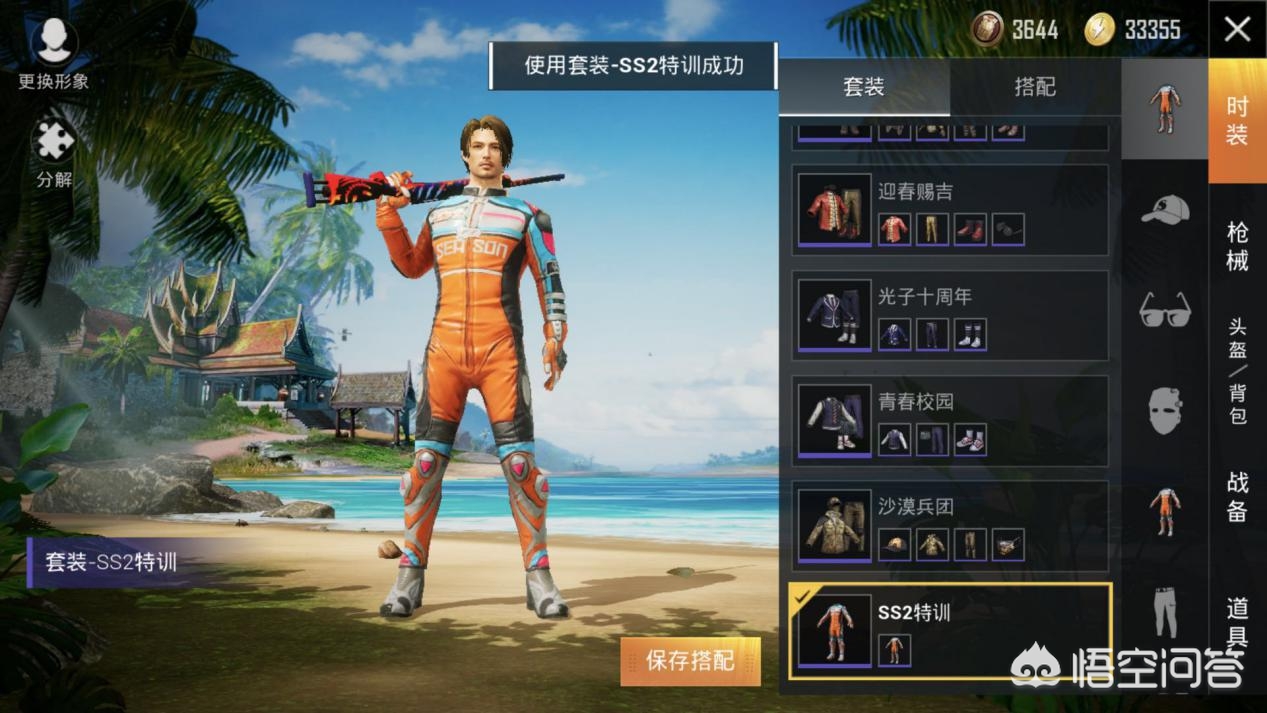Viewport: 1267px width, 713px height.
Task: Open the 战备 category
Action: tap(1237, 496)
